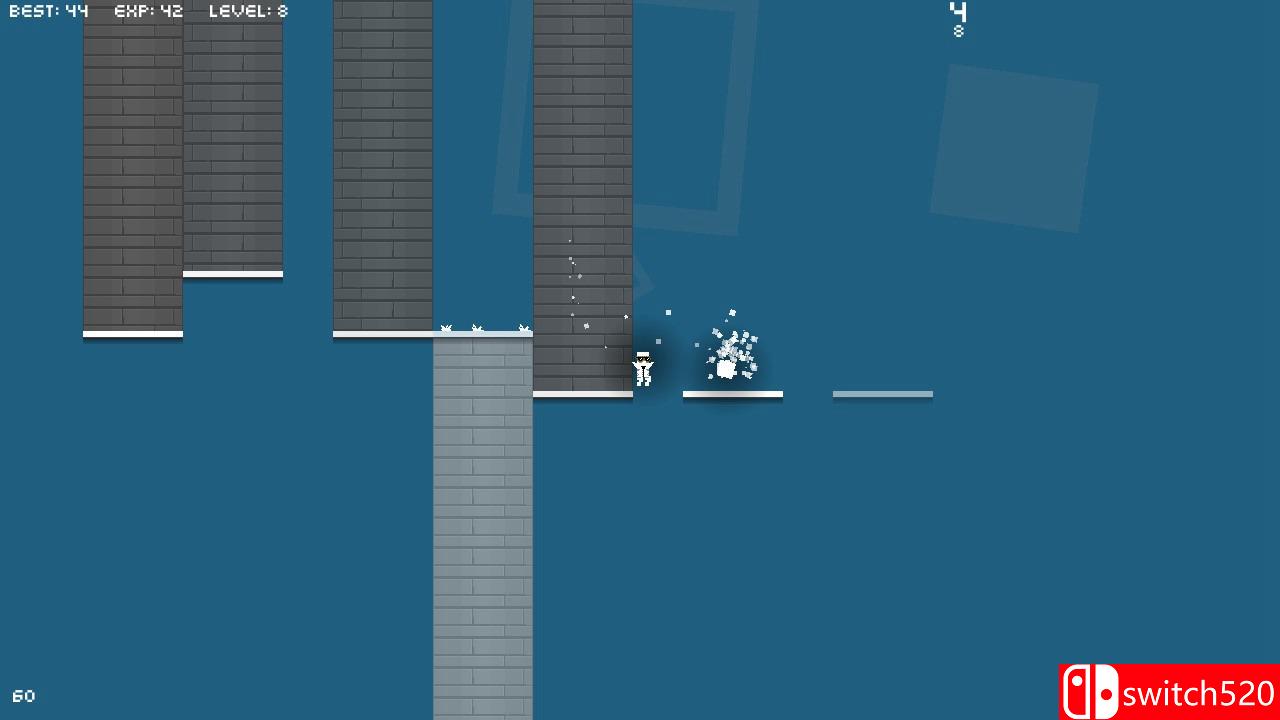1280x720 pixels.
Task: Click the Nintendo Switch logo watermark
Action: (1091, 690)
